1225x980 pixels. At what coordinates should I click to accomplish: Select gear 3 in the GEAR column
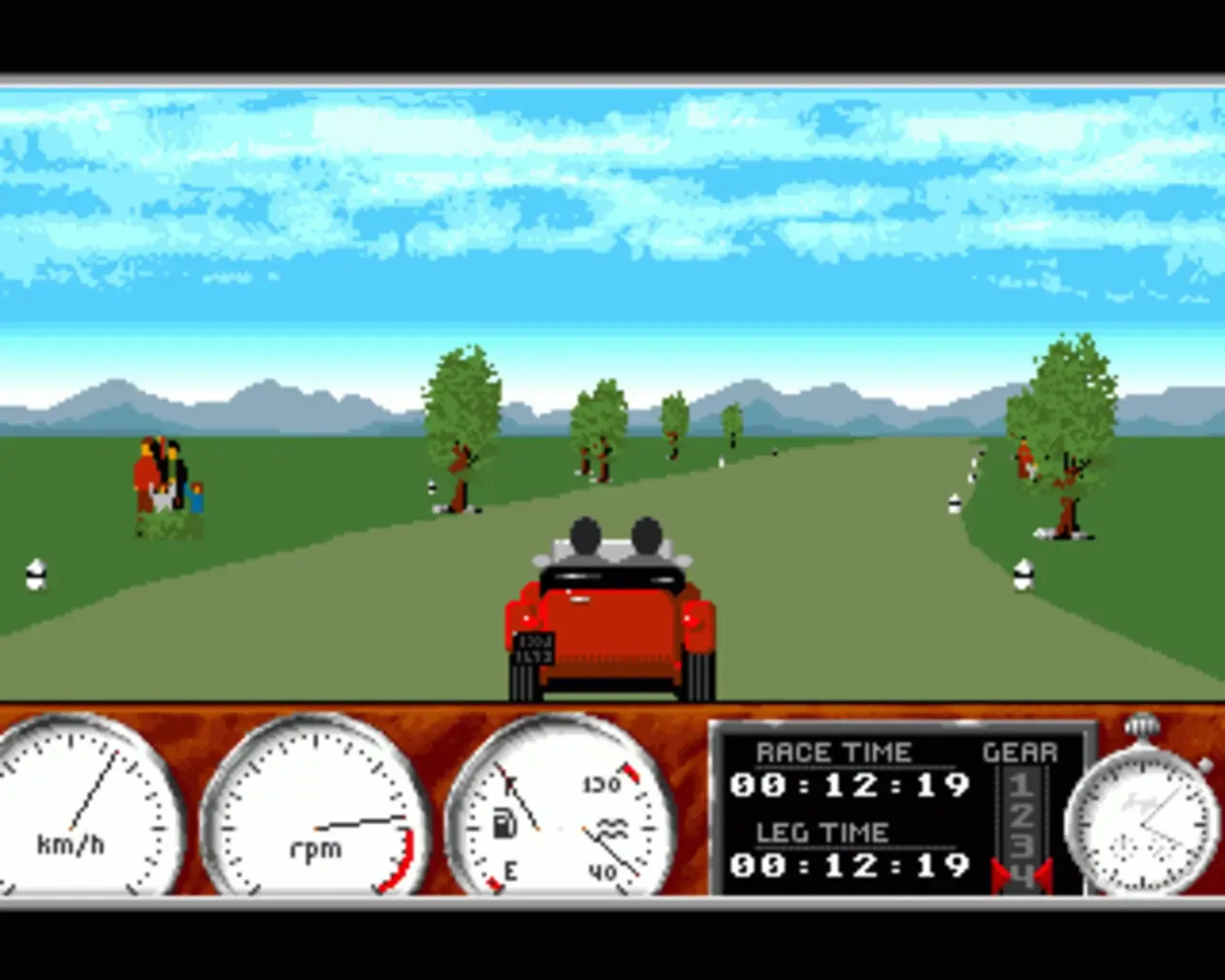point(1022,843)
